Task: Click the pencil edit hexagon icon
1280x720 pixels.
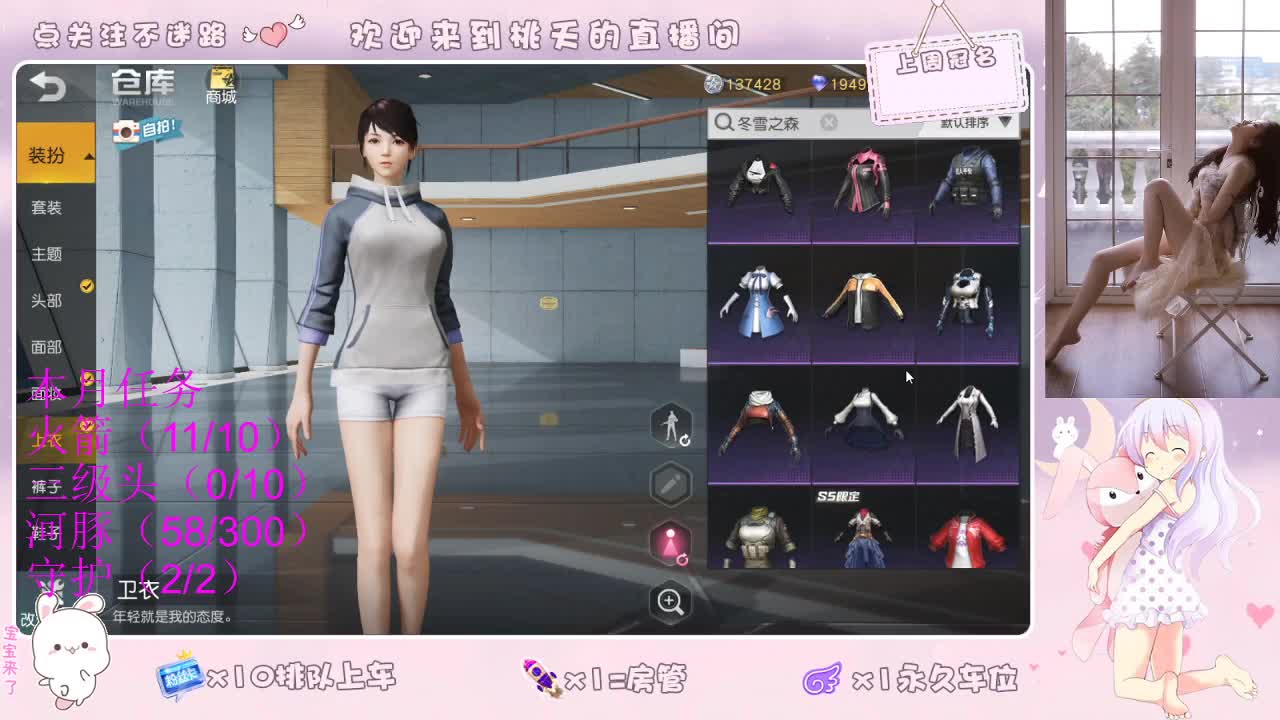Action: (670, 482)
